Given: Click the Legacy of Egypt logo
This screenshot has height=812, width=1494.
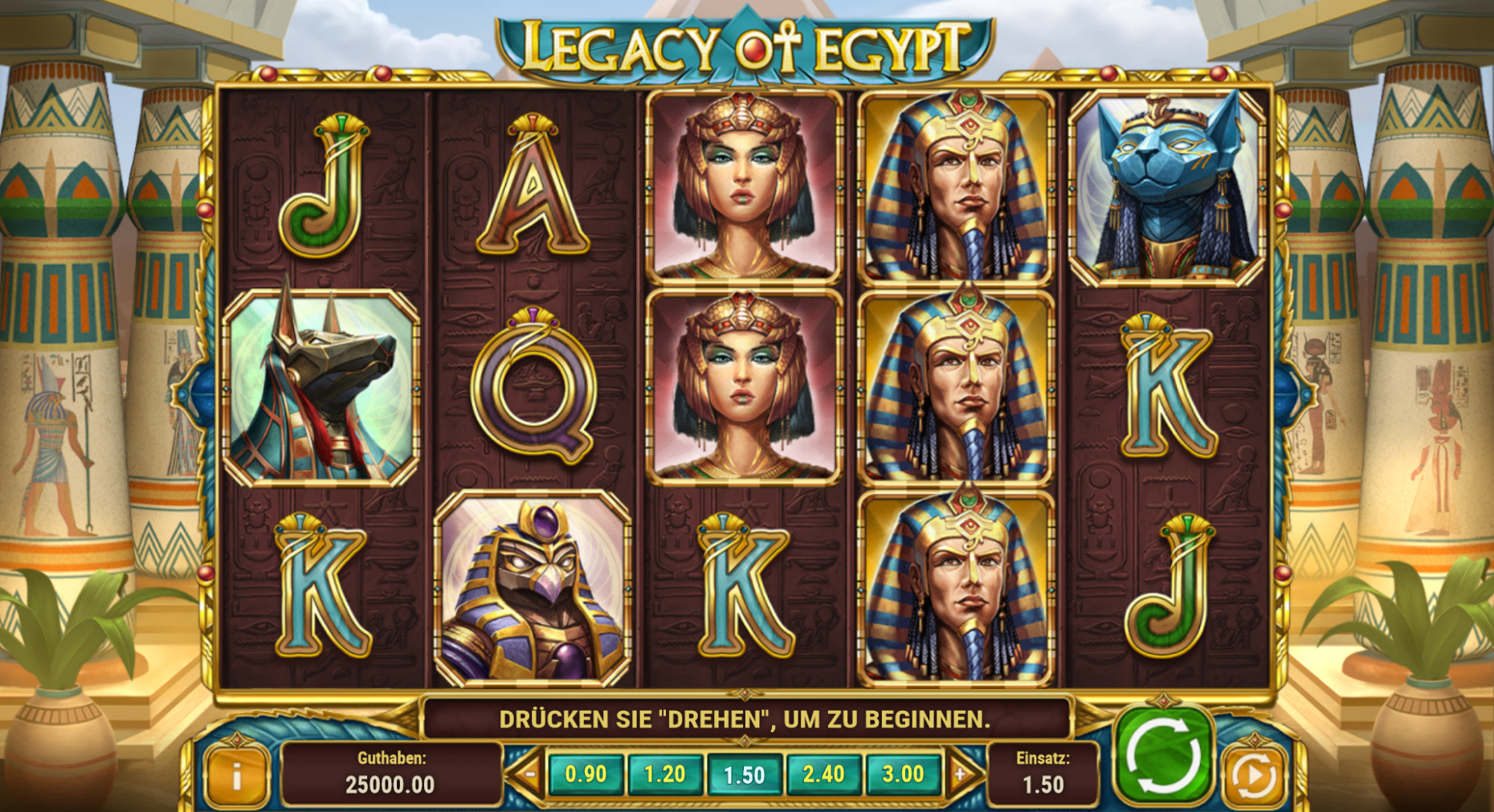Looking at the screenshot, I should [x=746, y=44].
